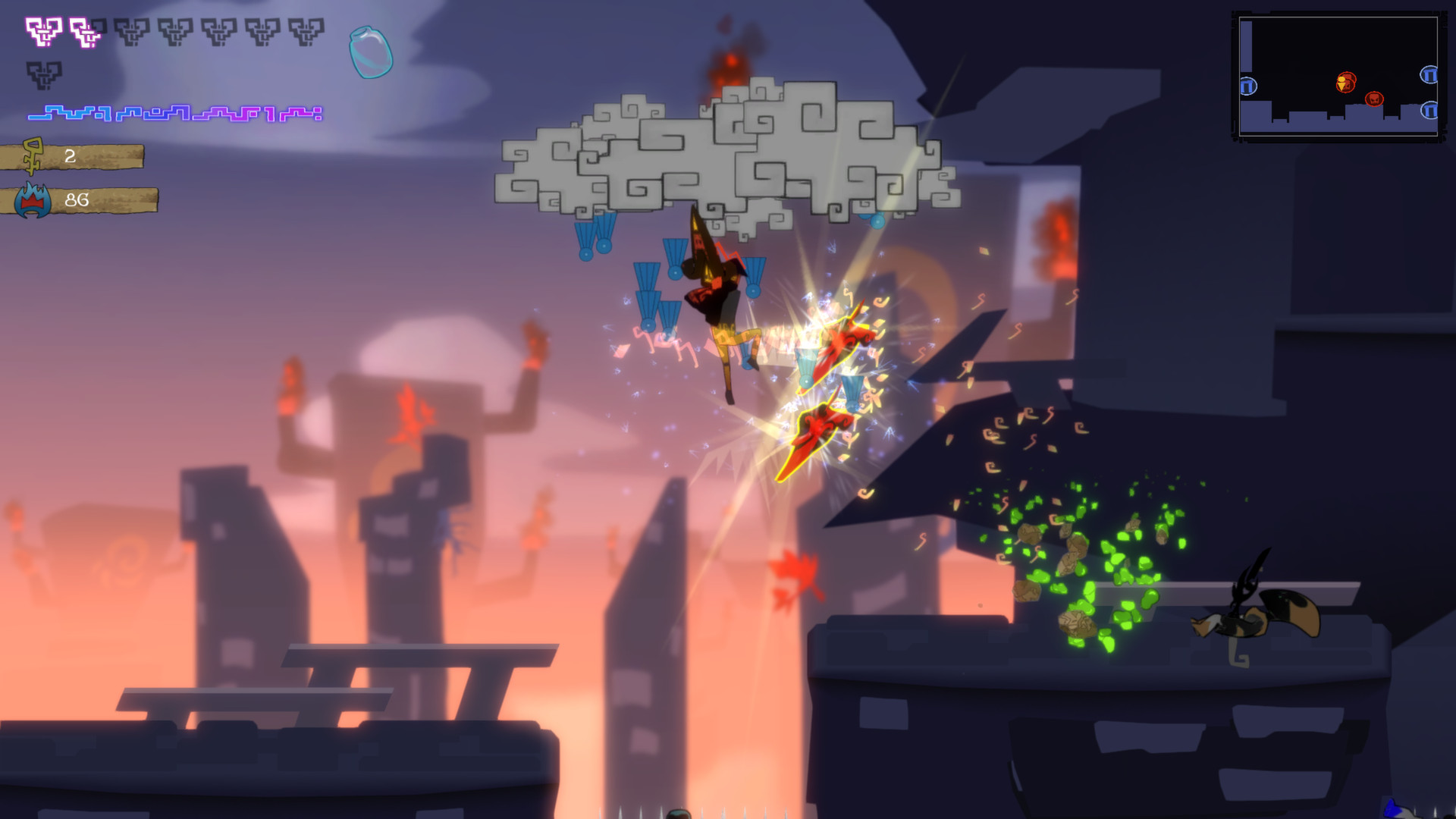Select the blue doorway icon on the minimap left edge

1248,86
